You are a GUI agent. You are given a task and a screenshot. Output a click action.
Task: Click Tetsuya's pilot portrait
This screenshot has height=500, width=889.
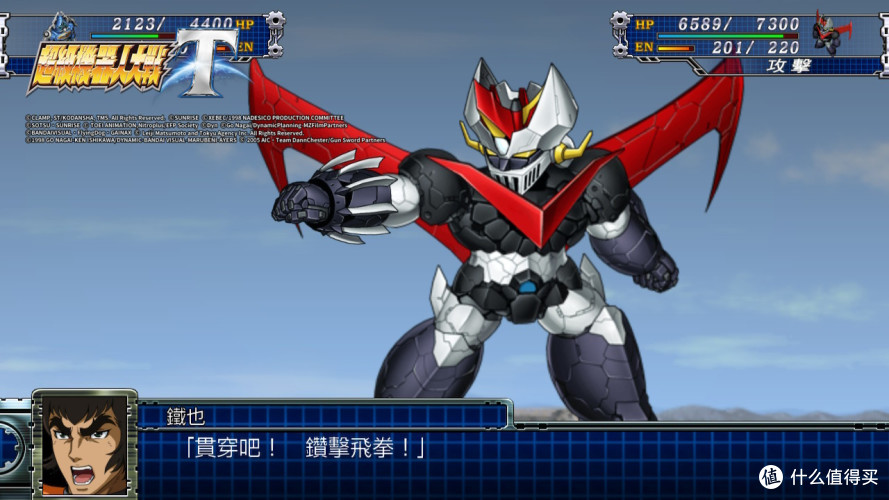point(85,443)
